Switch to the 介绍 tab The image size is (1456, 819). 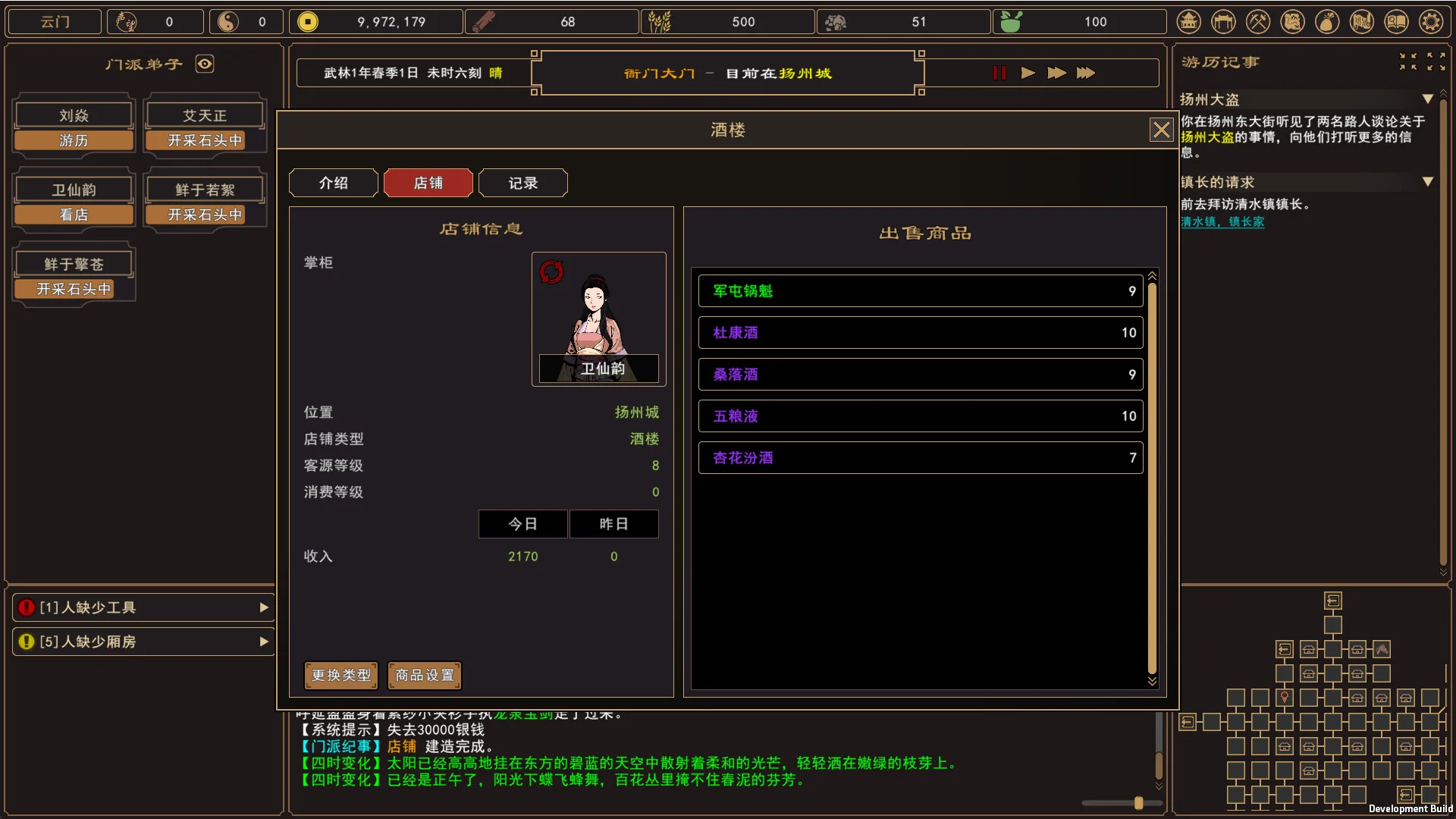(332, 183)
